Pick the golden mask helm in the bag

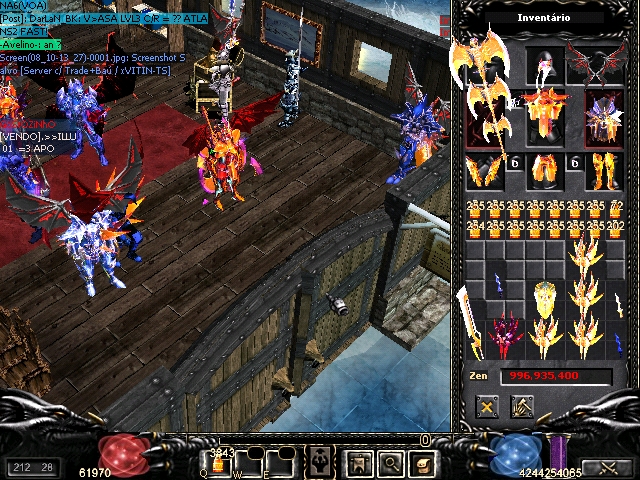(545, 299)
